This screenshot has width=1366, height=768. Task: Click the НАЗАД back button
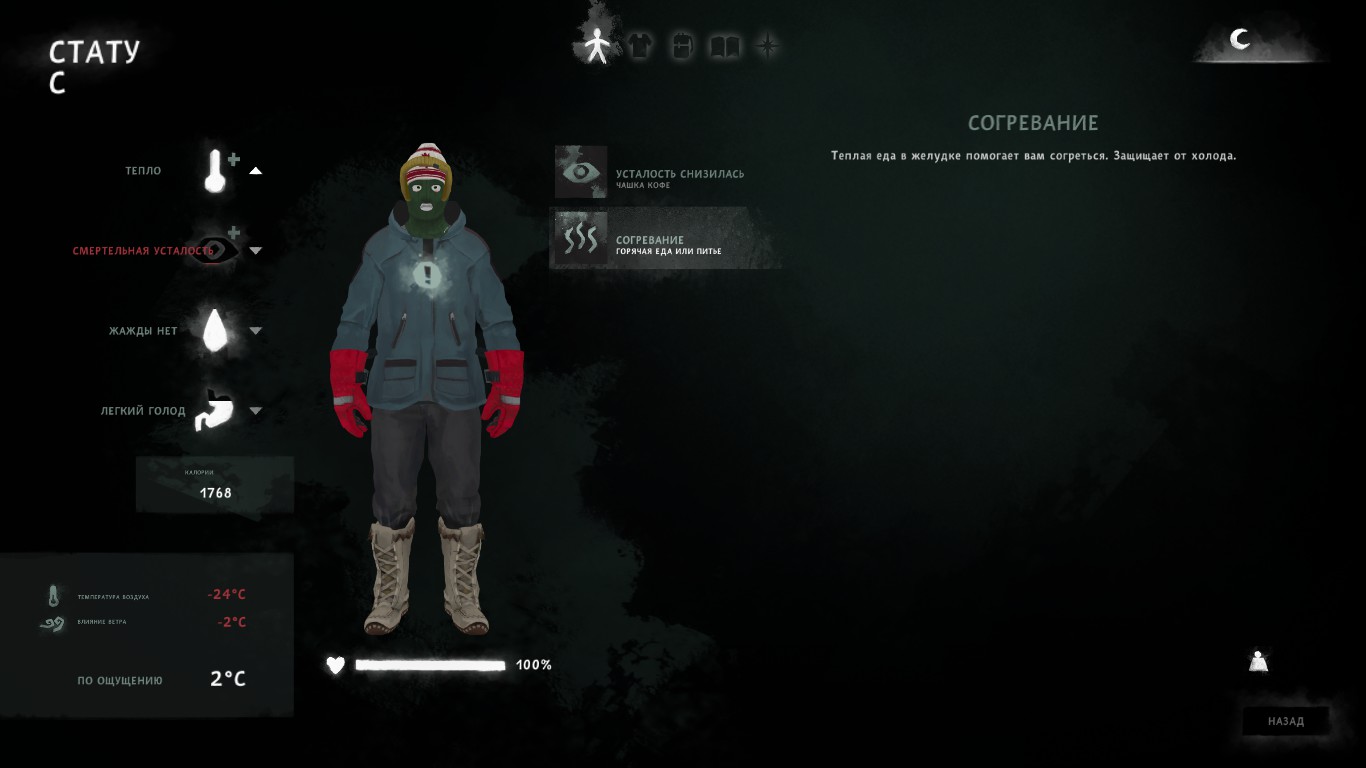coord(1286,721)
